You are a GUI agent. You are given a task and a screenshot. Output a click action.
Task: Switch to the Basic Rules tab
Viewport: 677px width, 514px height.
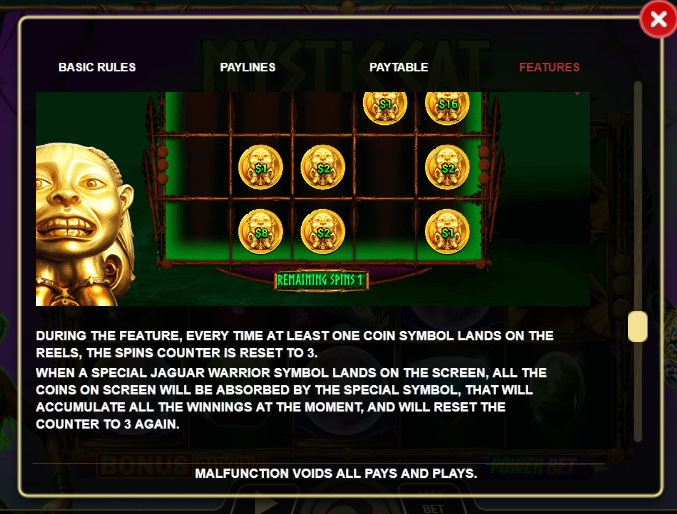coord(97,67)
